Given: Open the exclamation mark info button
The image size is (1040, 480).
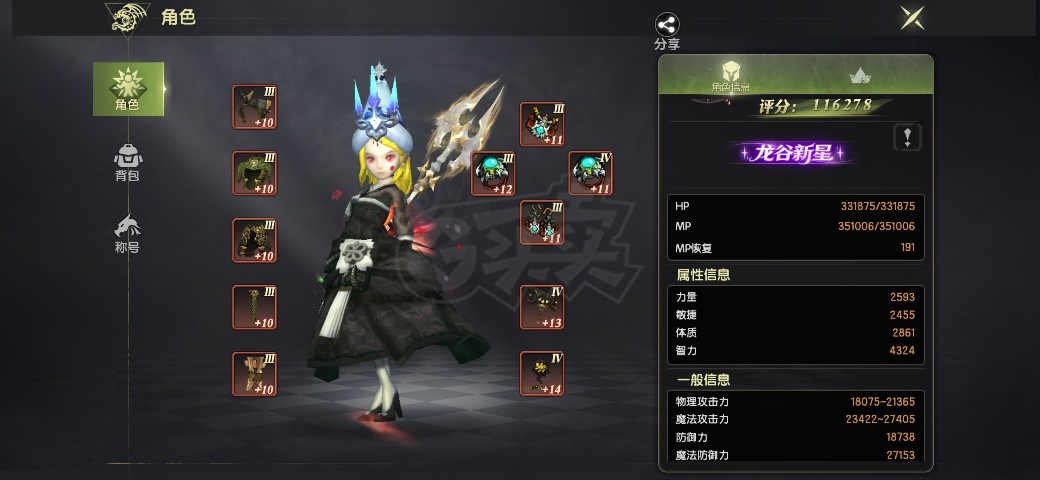Looking at the screenshot, I should point(907,137).
